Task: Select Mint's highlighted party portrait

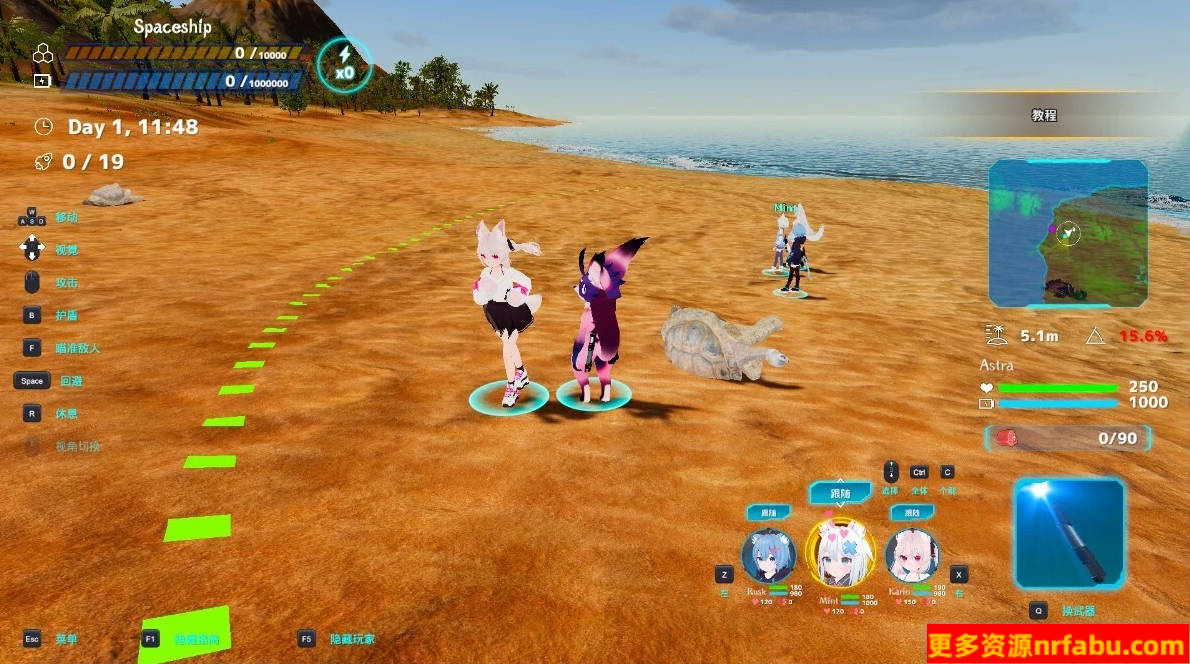Action: tap(840, 553)
